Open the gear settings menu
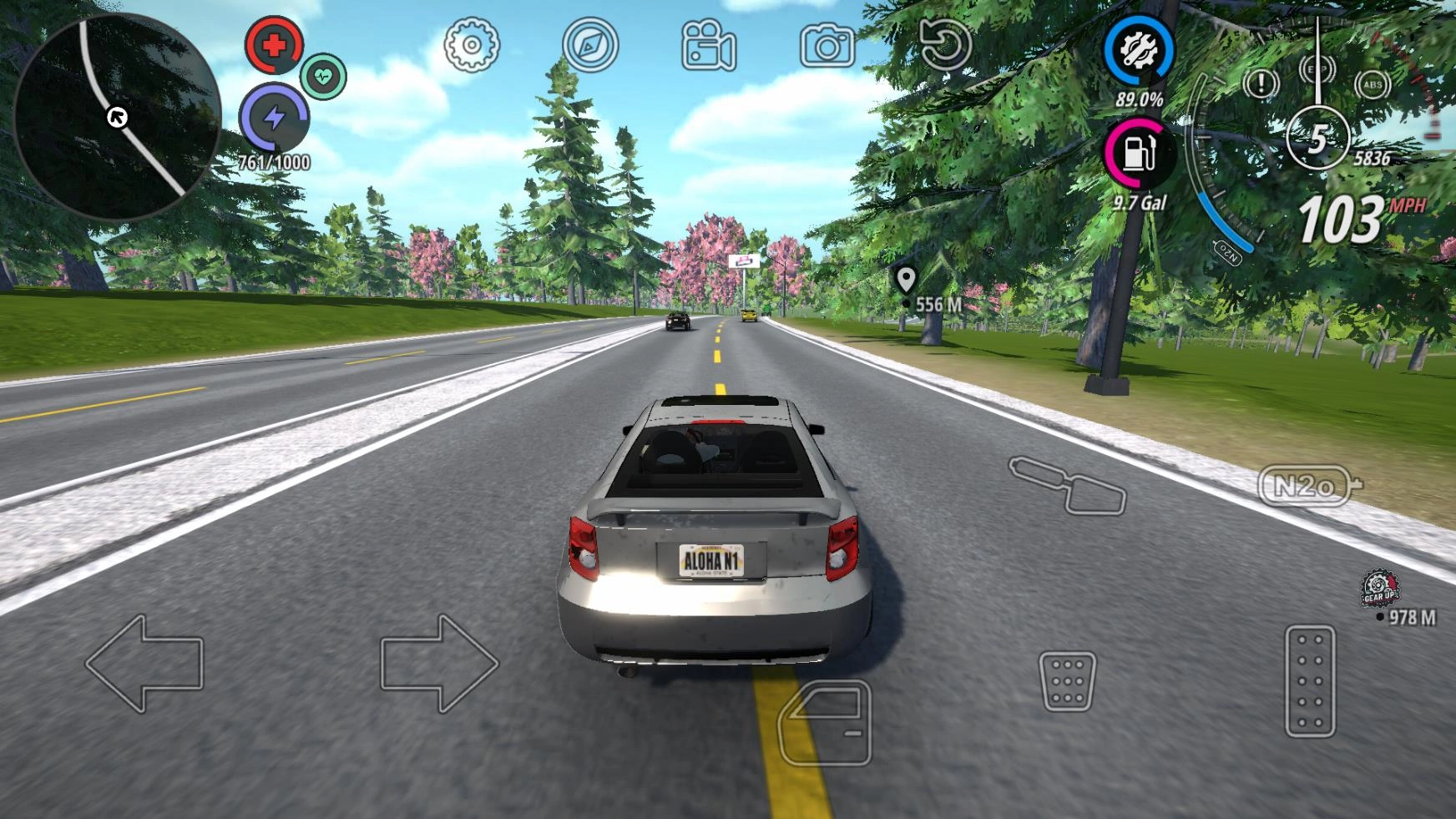1456x819 pixels. [472, 45]
